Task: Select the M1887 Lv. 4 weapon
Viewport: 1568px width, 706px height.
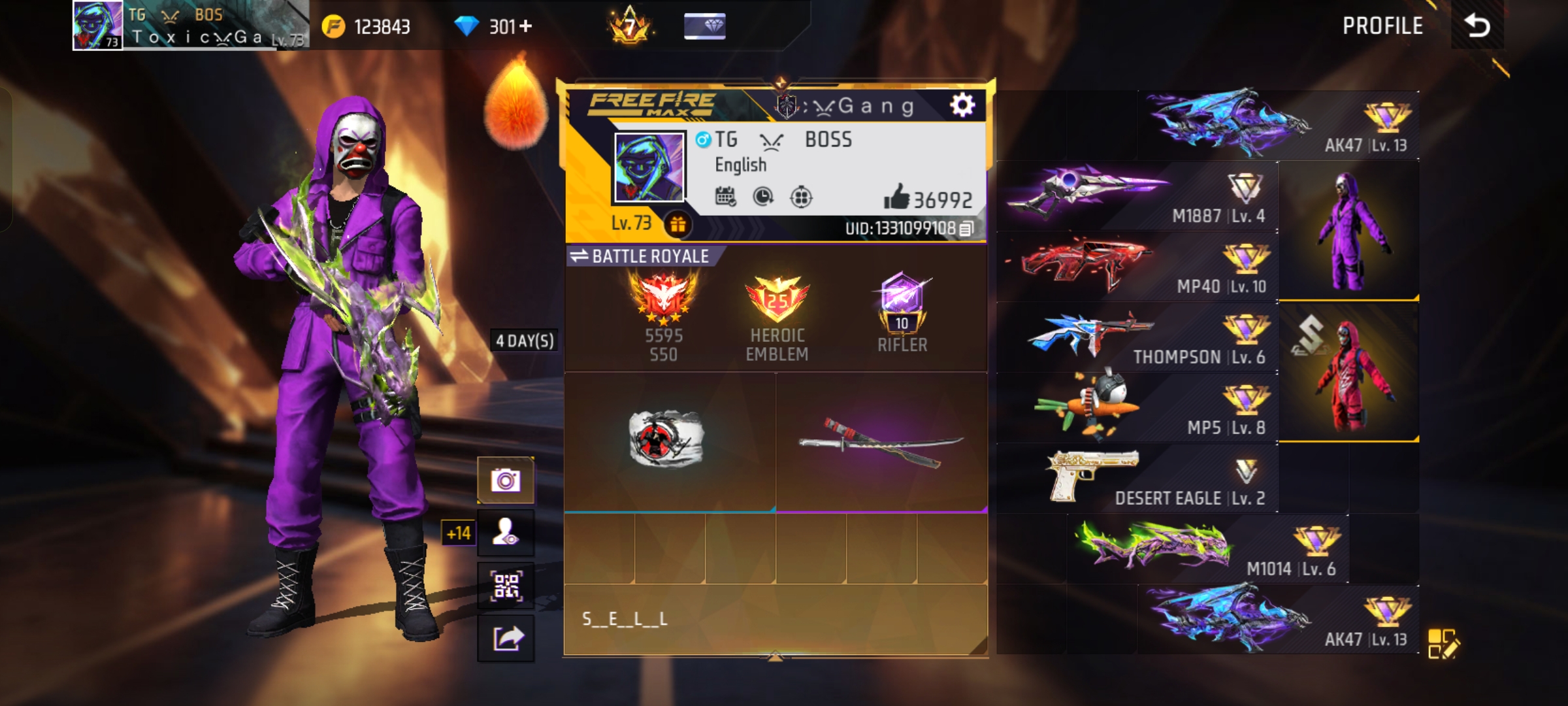Action: coord(1138,196)
